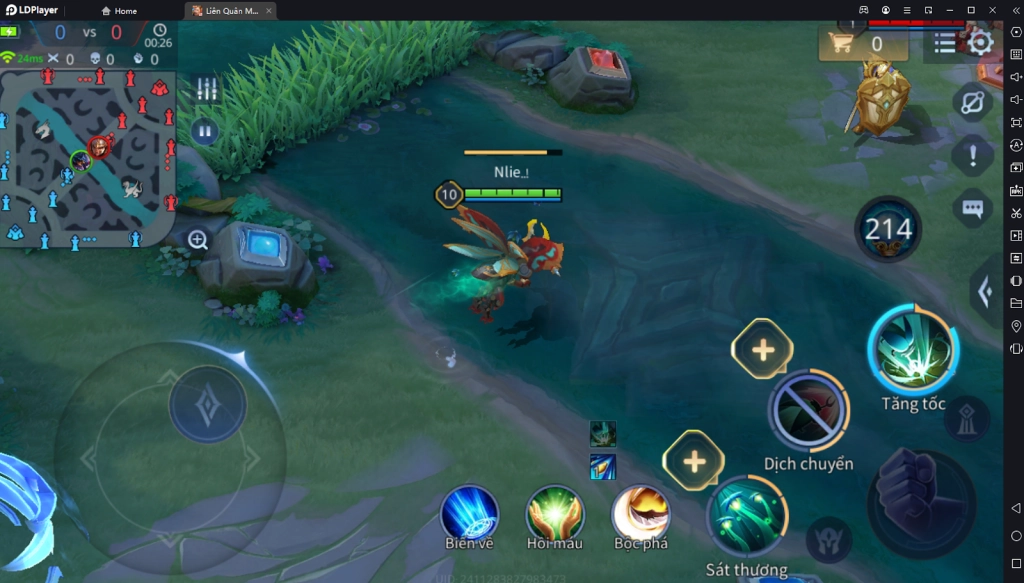
Task: Open the quick chat speech bubble
Action: [972, 208]
